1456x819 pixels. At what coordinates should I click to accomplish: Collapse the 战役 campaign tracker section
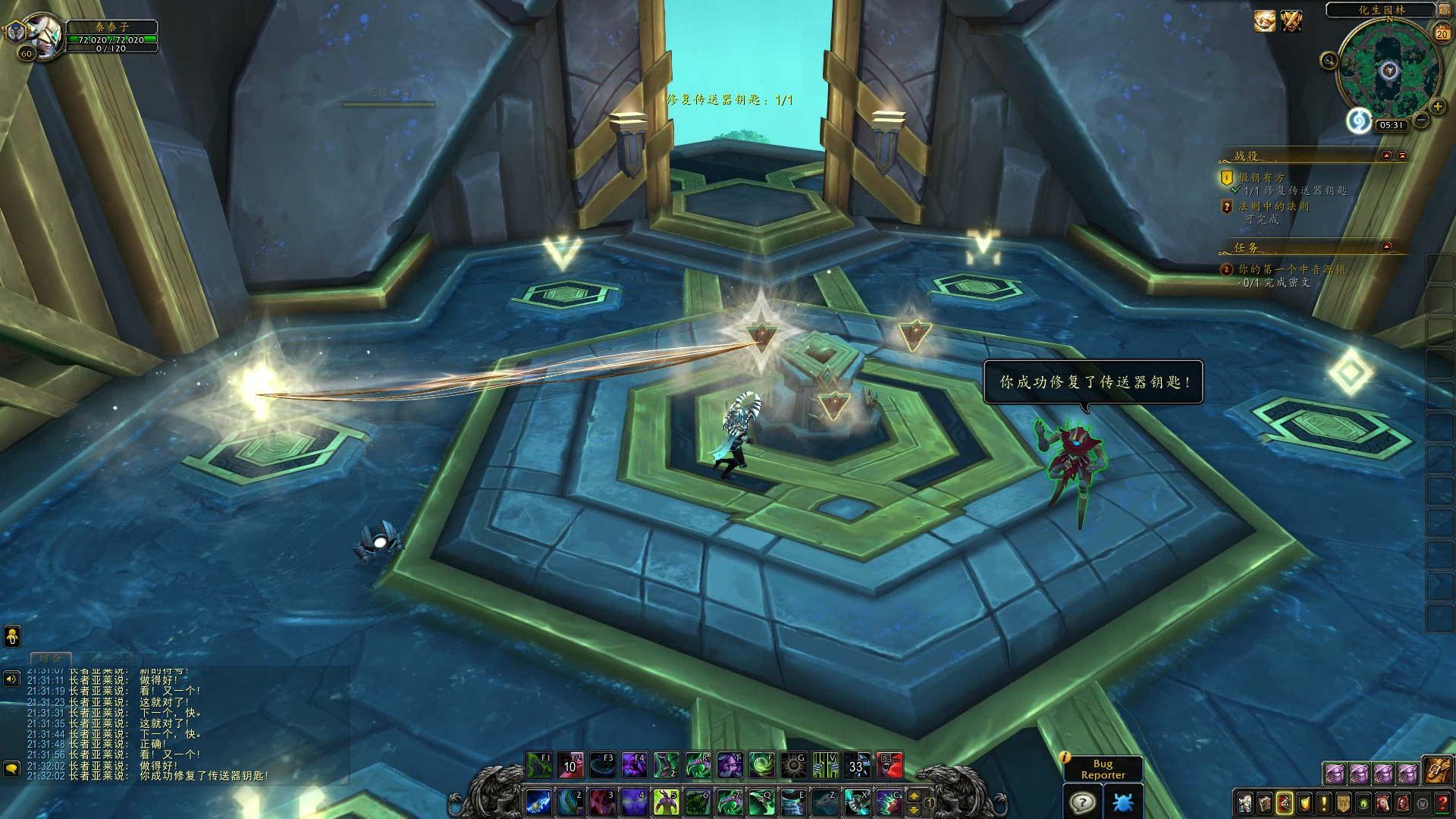tap(1387, 155)
